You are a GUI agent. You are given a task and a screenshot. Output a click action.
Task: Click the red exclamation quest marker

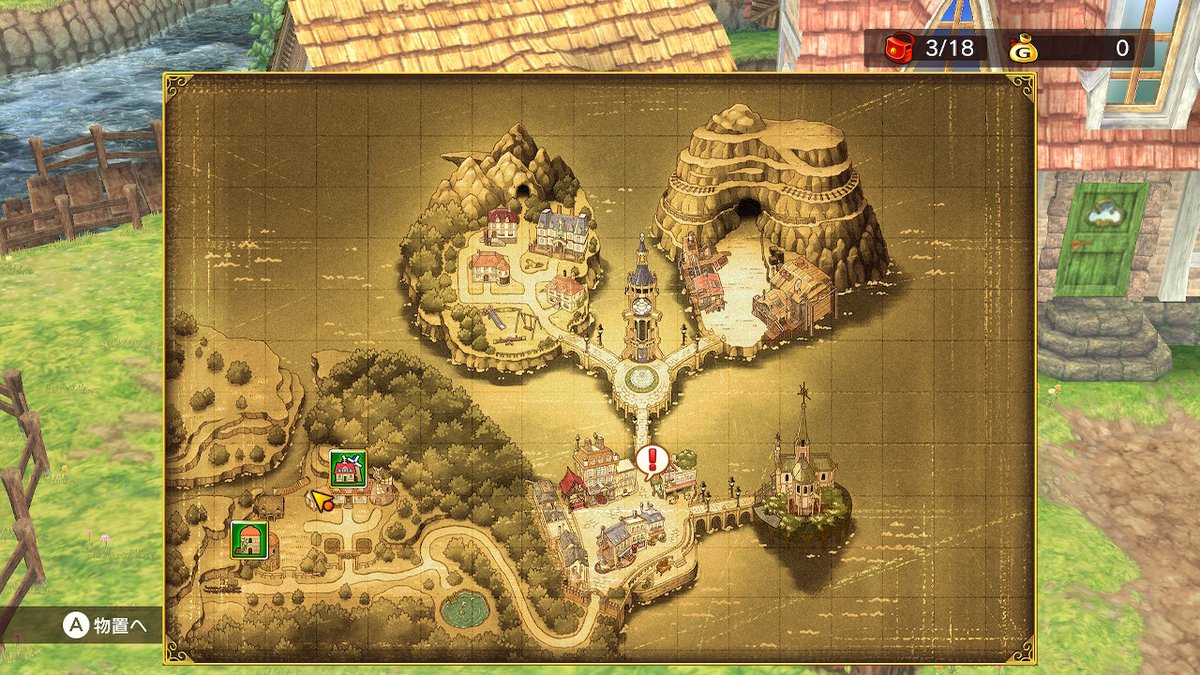(x=652, y=460)
